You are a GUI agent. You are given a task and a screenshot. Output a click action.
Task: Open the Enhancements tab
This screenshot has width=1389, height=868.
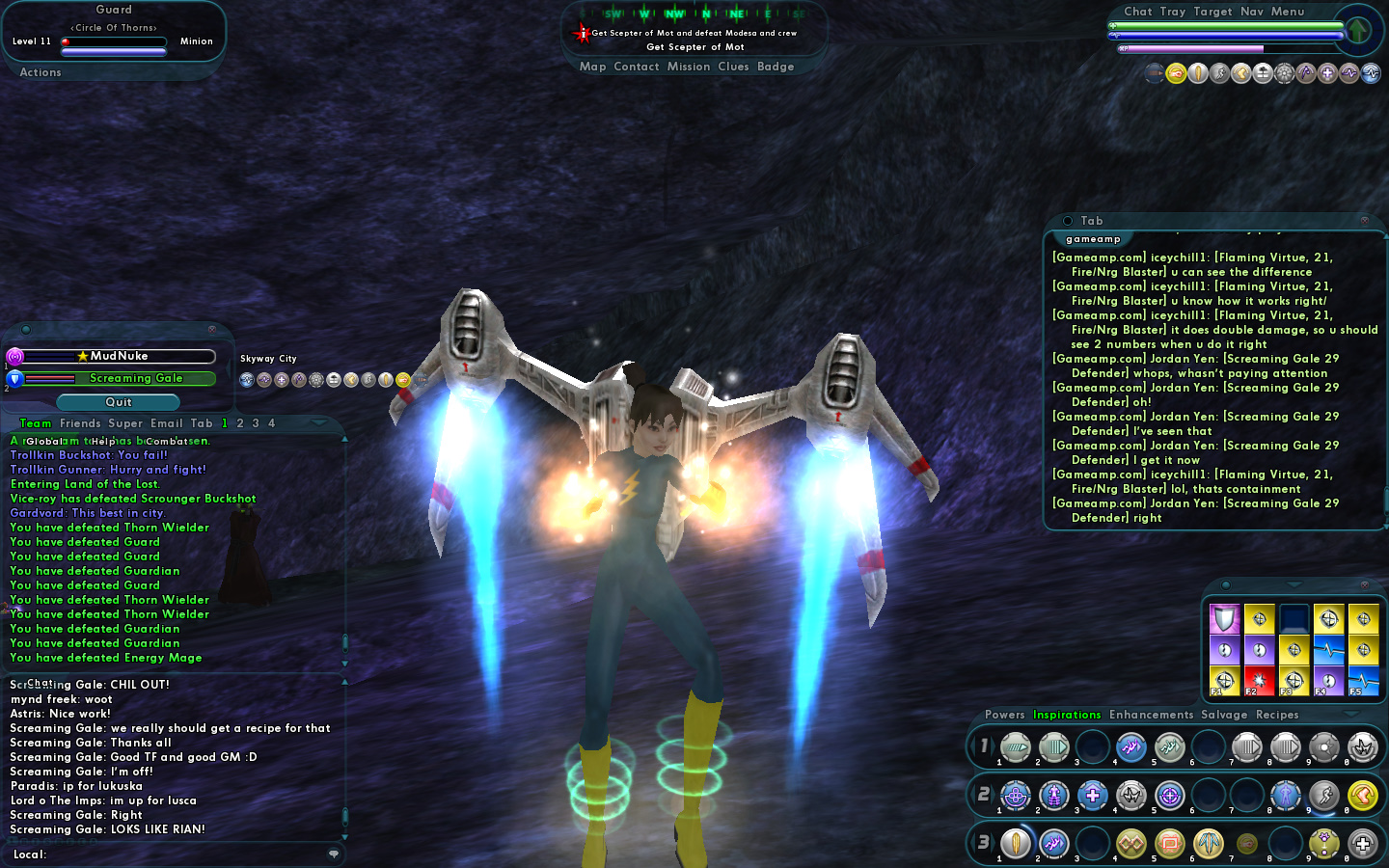point(1151,715)
